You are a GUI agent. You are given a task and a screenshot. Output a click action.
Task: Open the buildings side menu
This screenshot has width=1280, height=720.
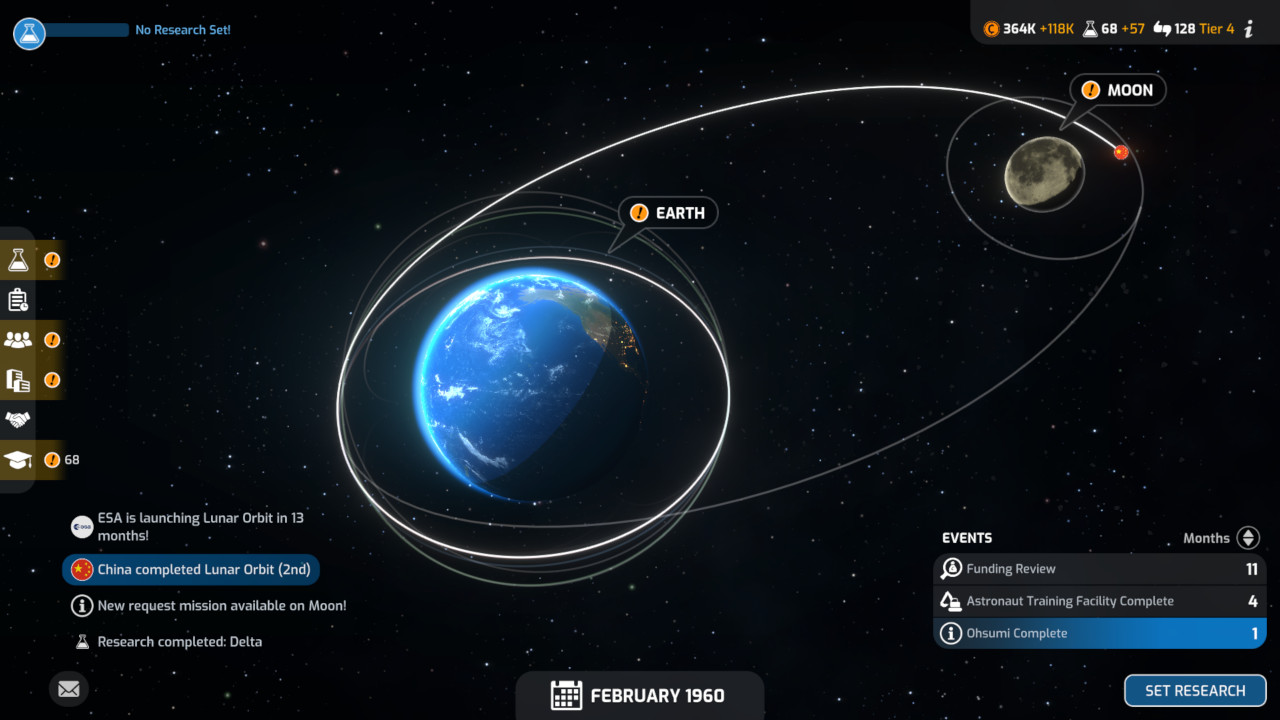pyautogui.click(x=19, y=380)
